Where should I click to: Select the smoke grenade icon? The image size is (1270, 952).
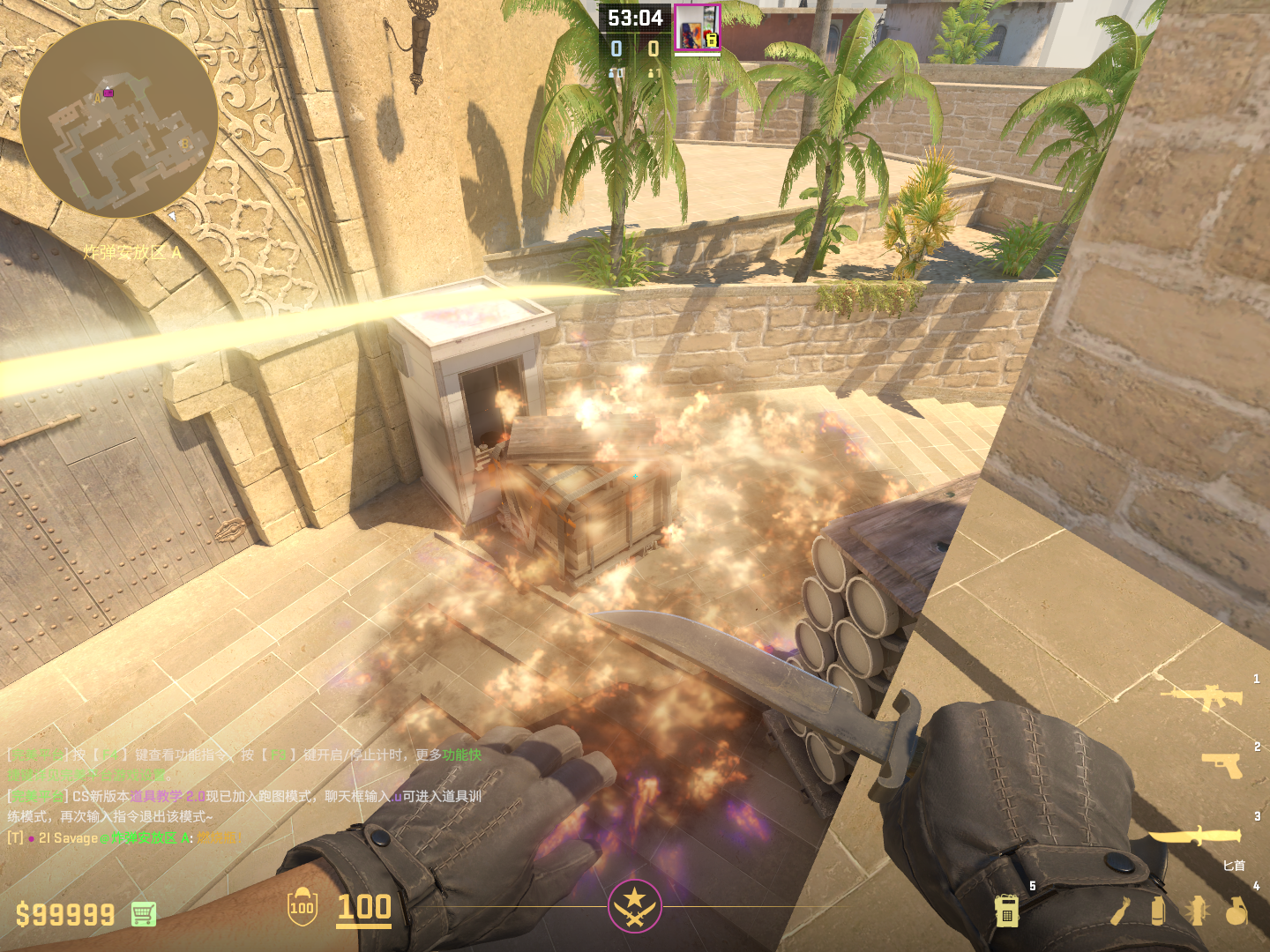(x=1158, y=911)
